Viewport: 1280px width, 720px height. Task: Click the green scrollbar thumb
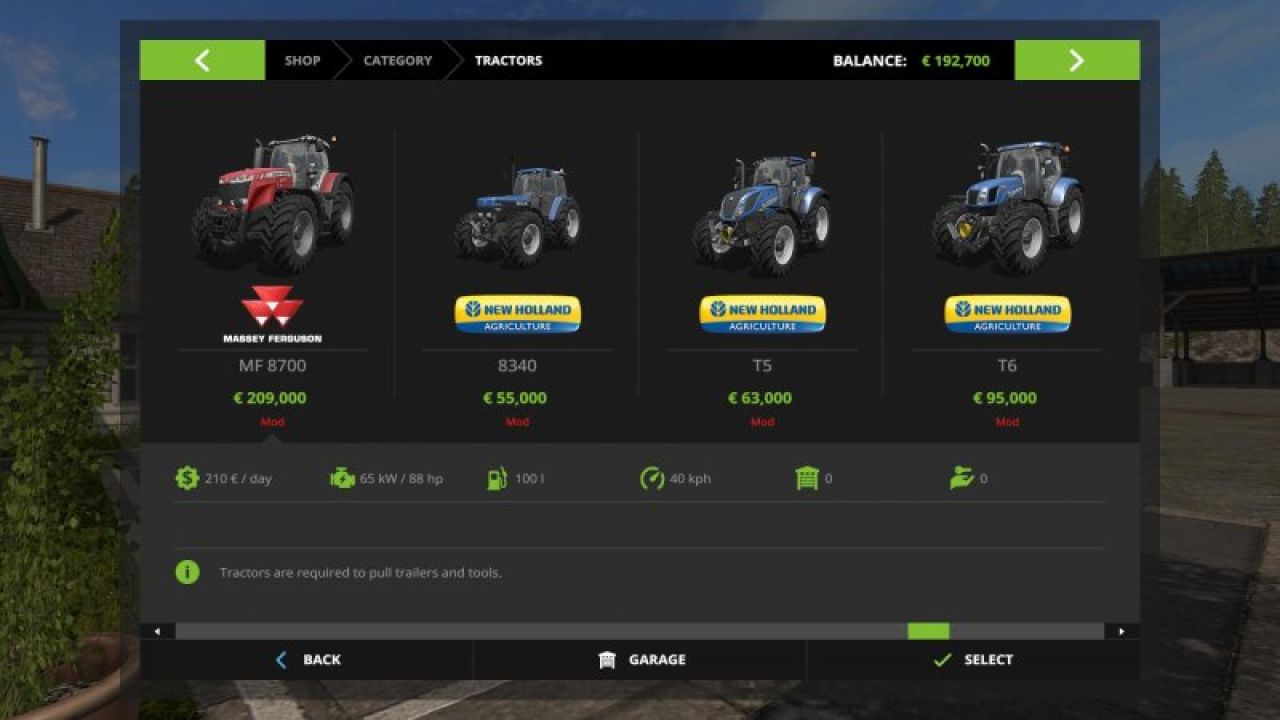[x=928, y=631]
